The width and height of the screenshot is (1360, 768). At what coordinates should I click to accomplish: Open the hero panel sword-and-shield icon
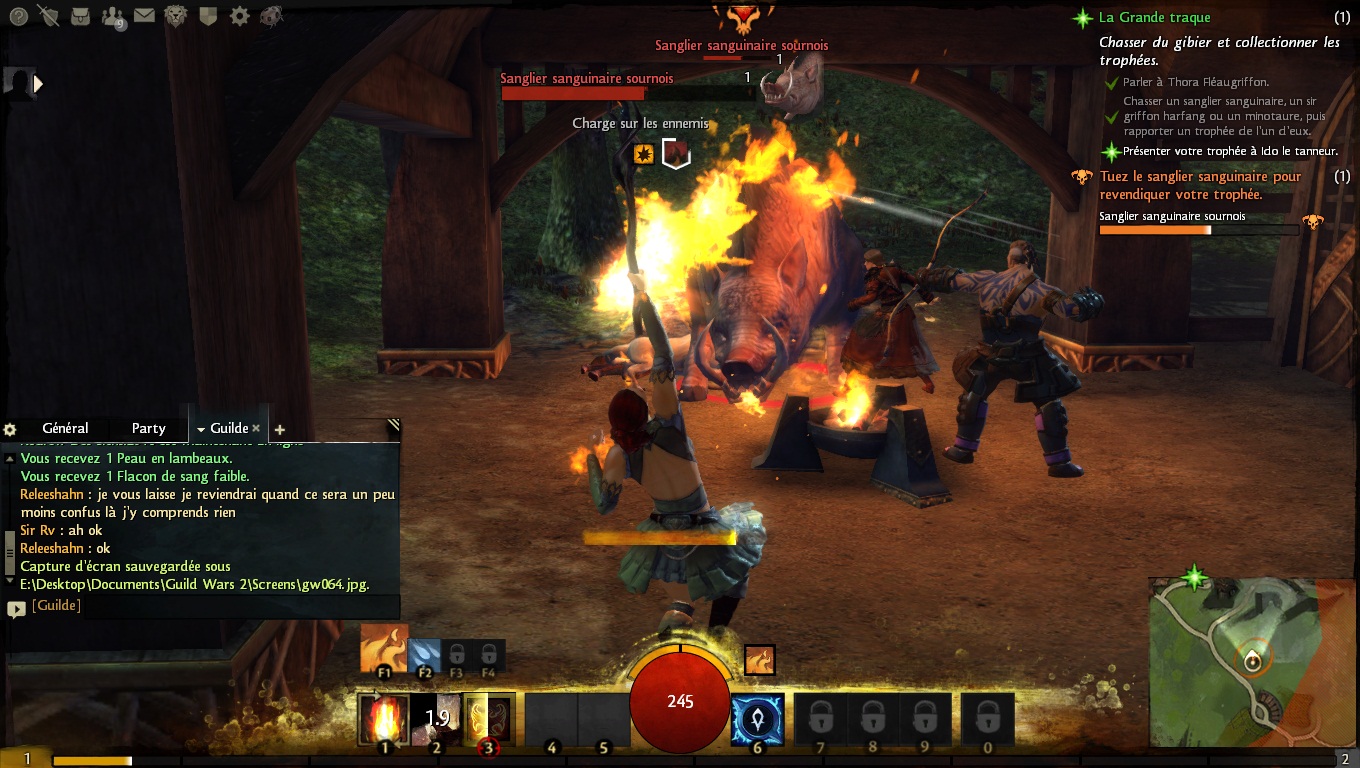pyautogui.click(x=48, y=16)
